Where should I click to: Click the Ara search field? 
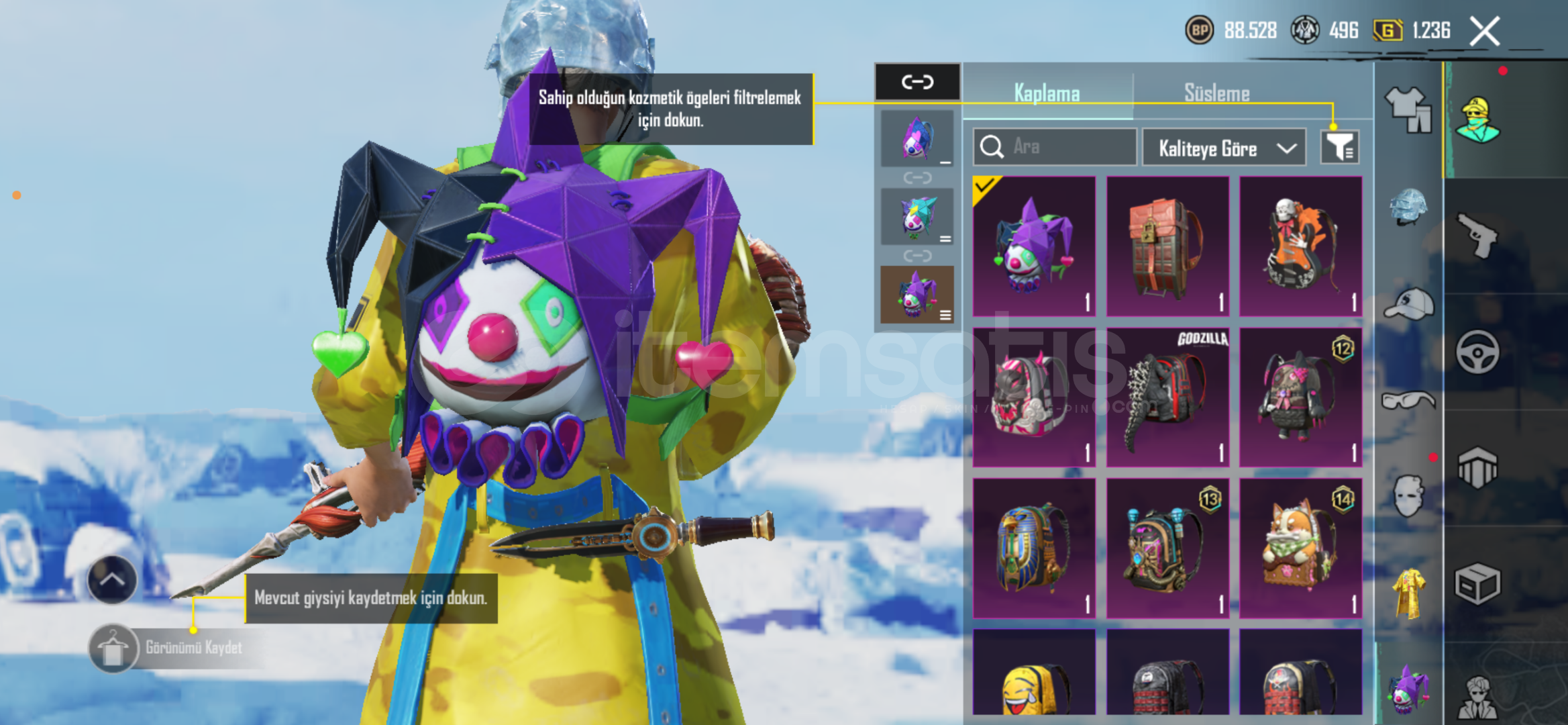coord(1055,147)
